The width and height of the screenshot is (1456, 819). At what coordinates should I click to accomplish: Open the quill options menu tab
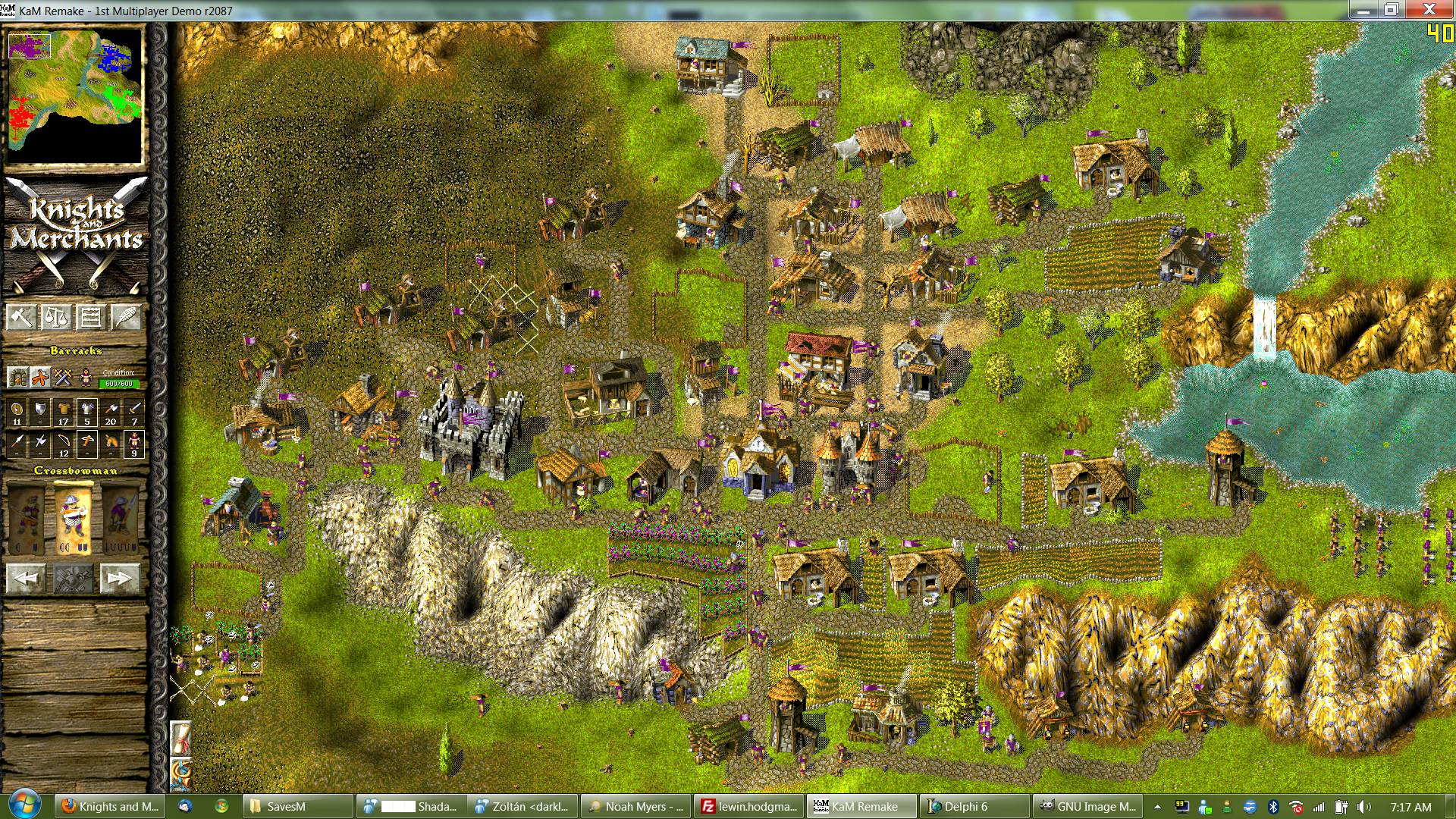(126, 316)
